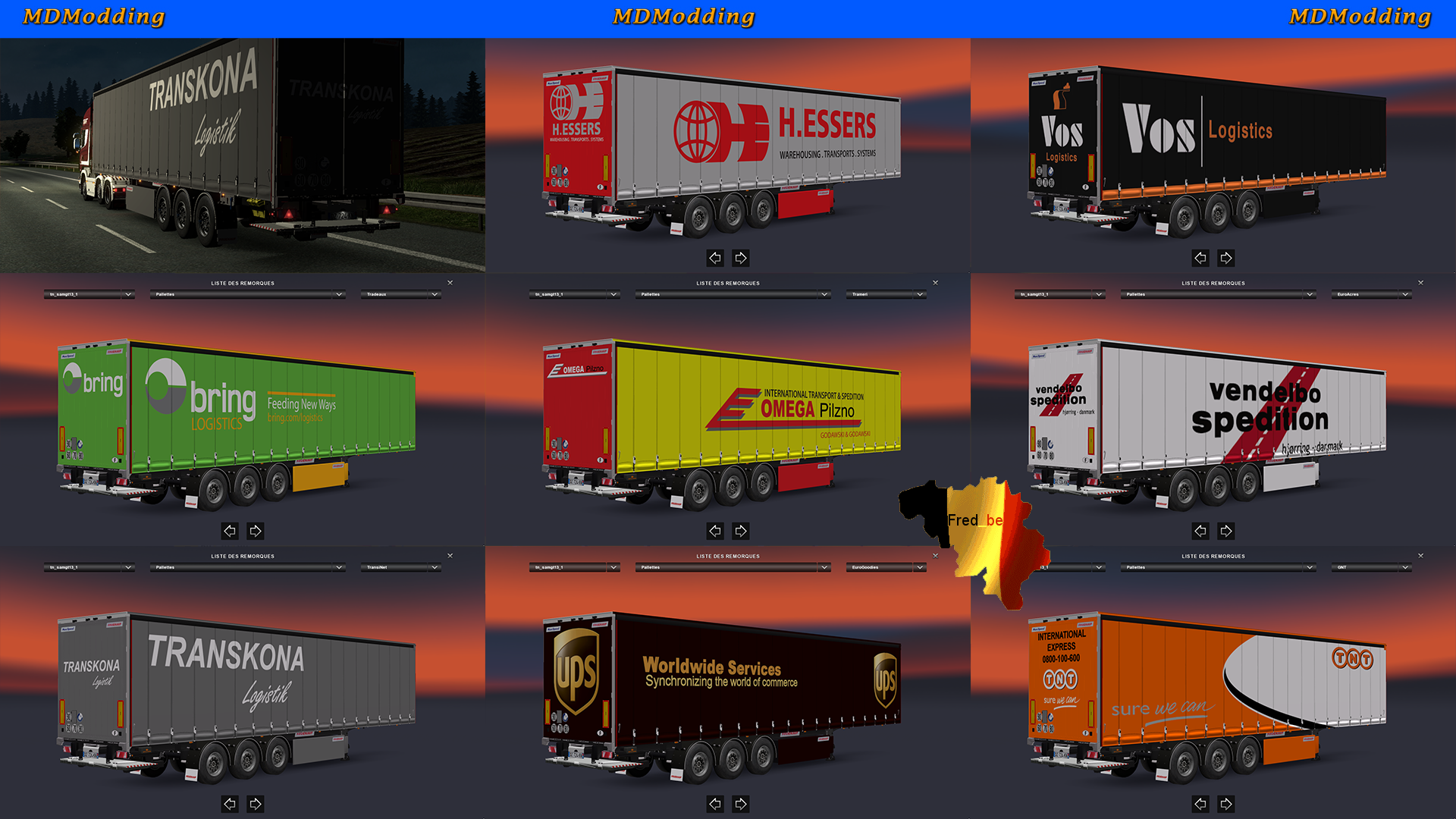The width and height of the screenshot is (1456, 819).
Task: Open the TransiNet company dropdown
Action: click(400, 566)
